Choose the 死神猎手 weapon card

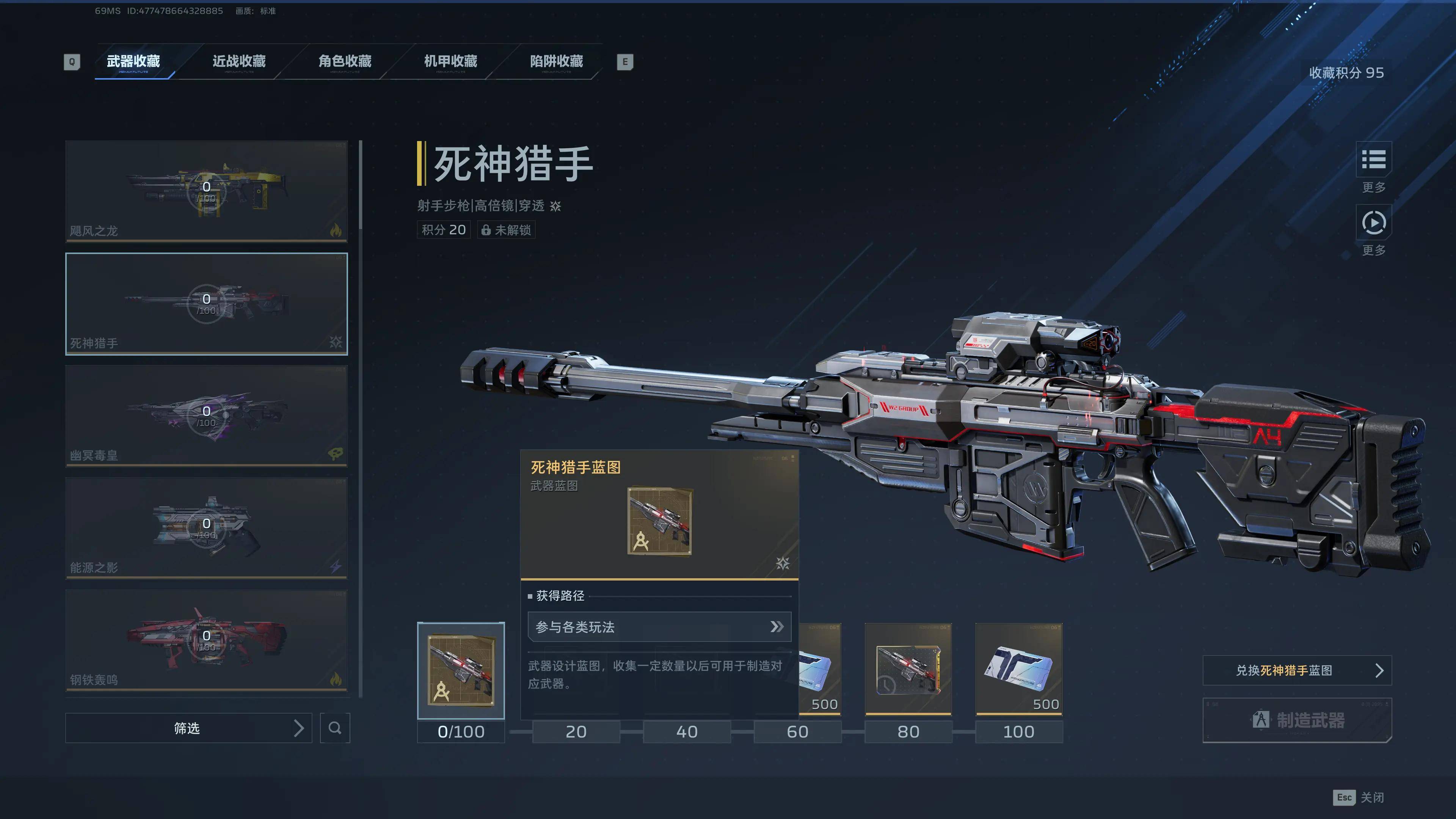pos(206,303)
